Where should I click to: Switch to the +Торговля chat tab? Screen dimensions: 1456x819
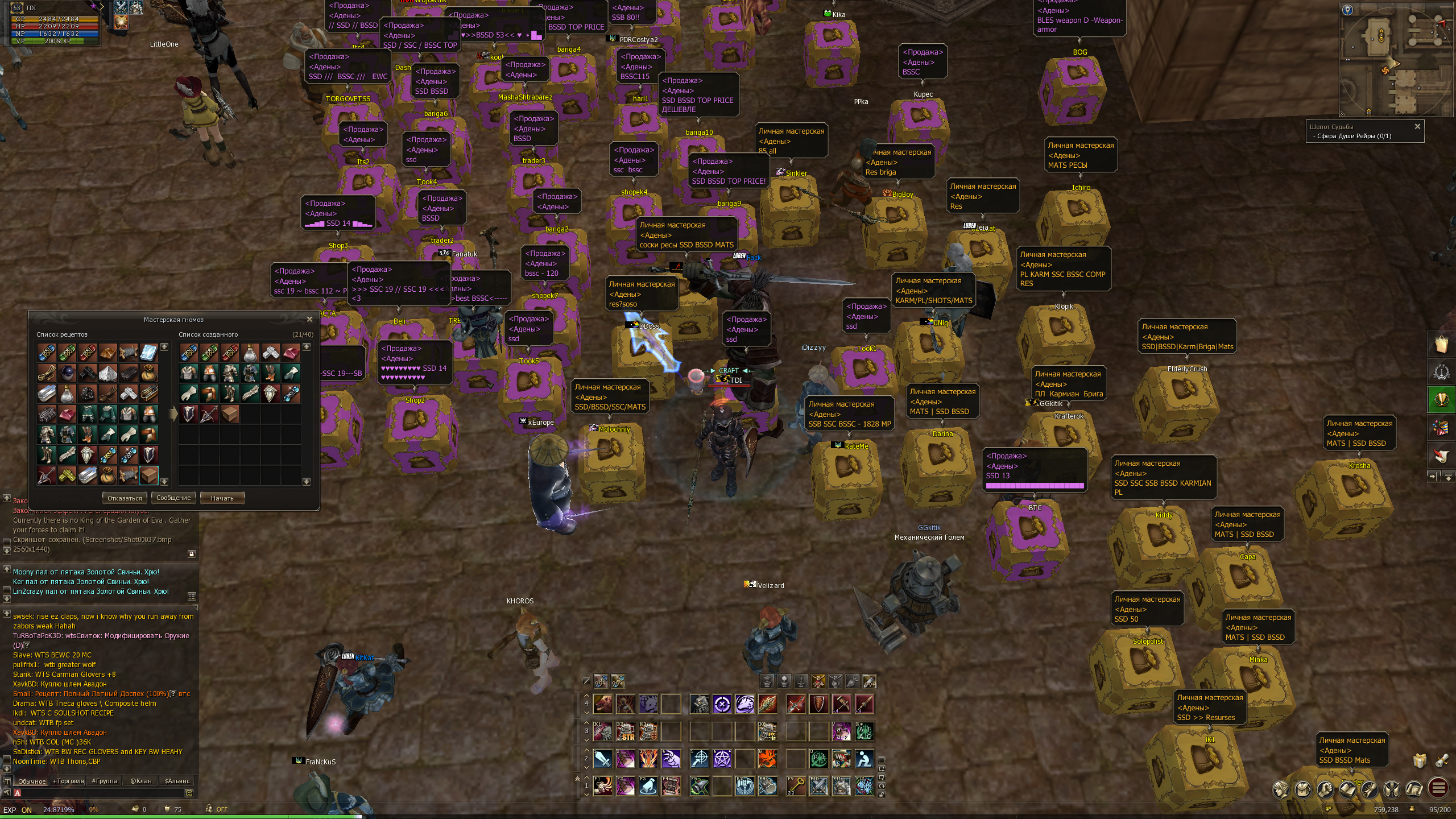pos(68,781)
